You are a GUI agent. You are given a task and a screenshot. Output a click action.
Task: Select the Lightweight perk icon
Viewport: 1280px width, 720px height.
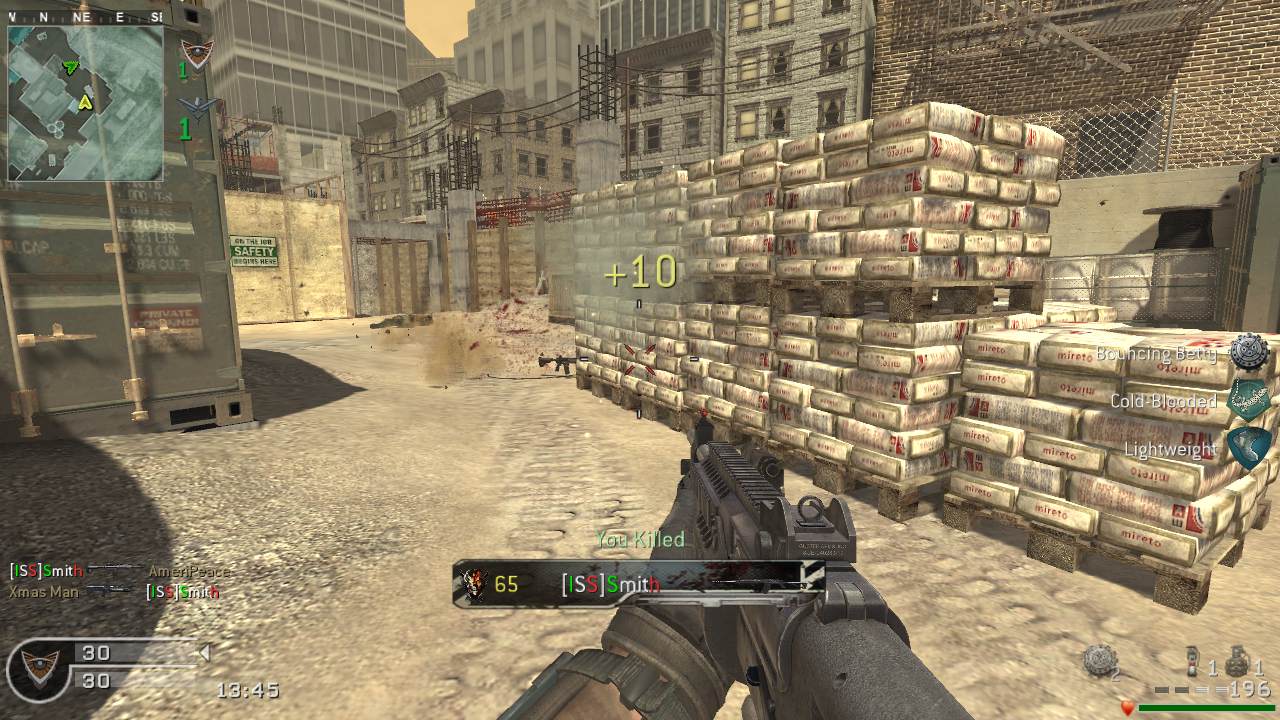[x=1248, y=448]
